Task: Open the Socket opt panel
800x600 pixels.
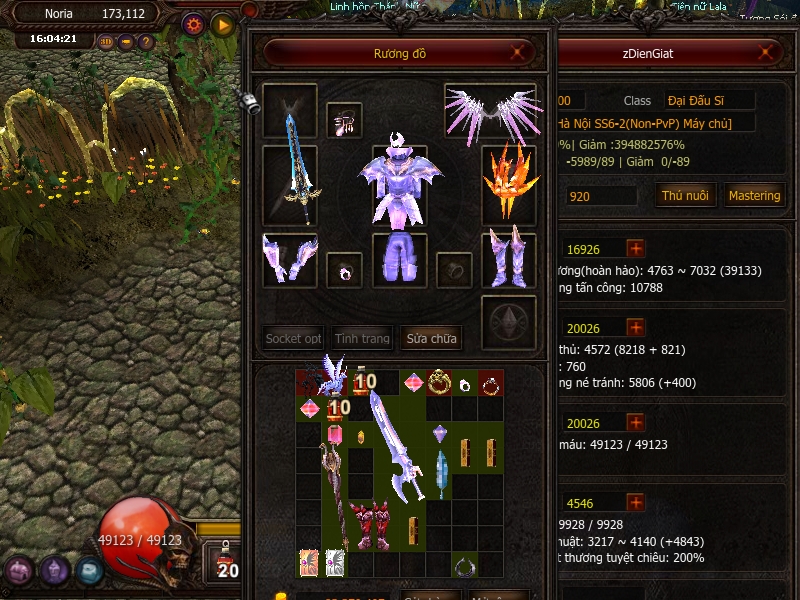Action: point(293,339)
